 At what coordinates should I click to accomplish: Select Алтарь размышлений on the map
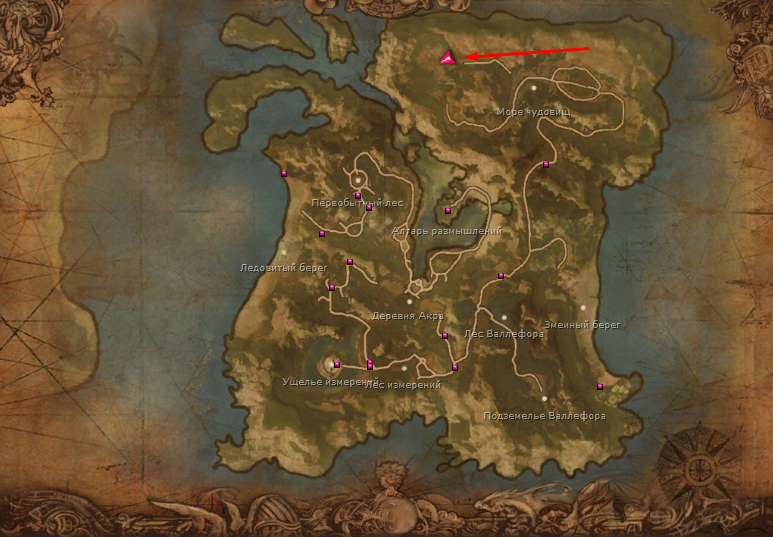447,231
